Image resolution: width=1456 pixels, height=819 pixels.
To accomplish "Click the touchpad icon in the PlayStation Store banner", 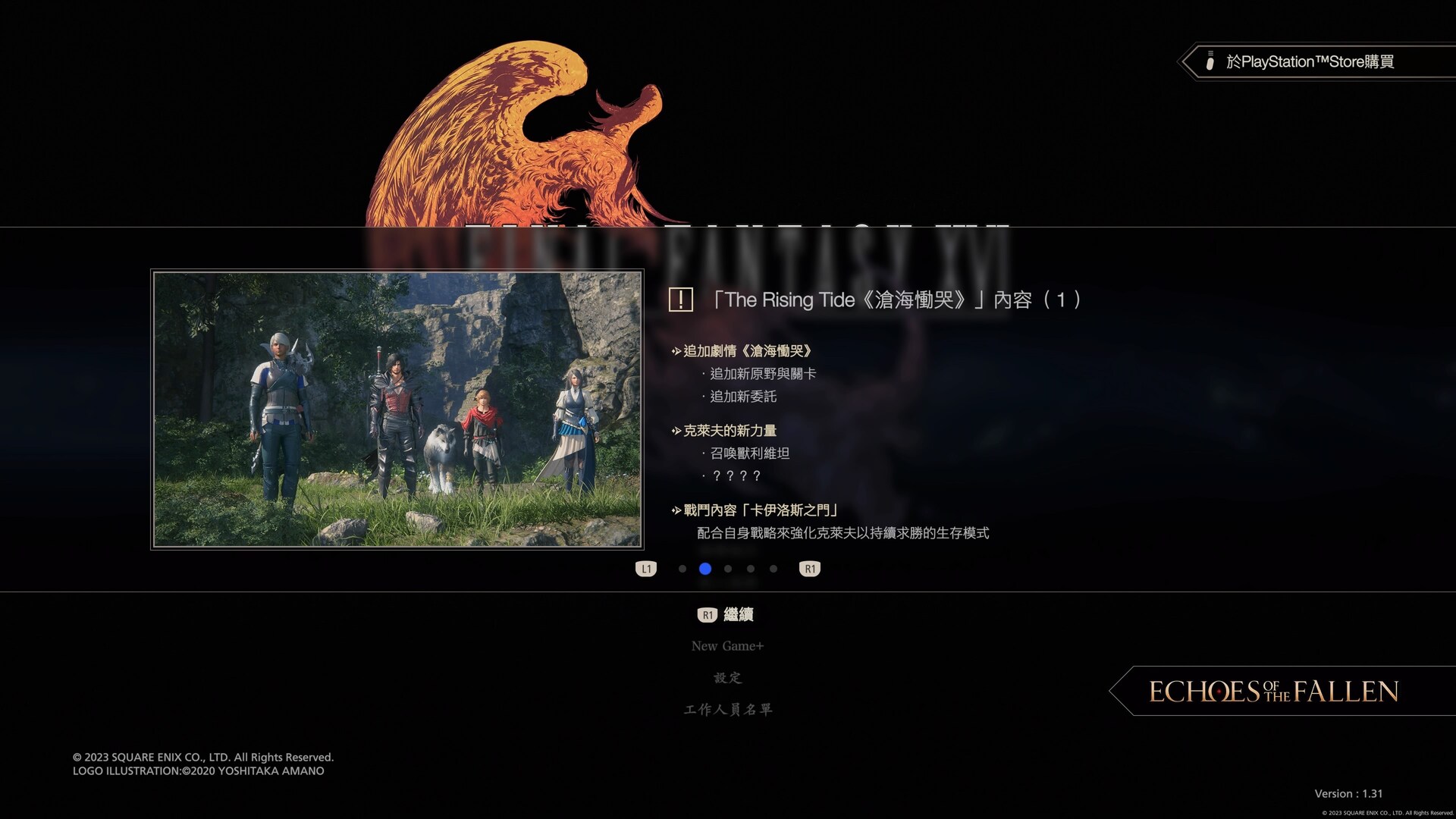I will (x=1210, y=62).
